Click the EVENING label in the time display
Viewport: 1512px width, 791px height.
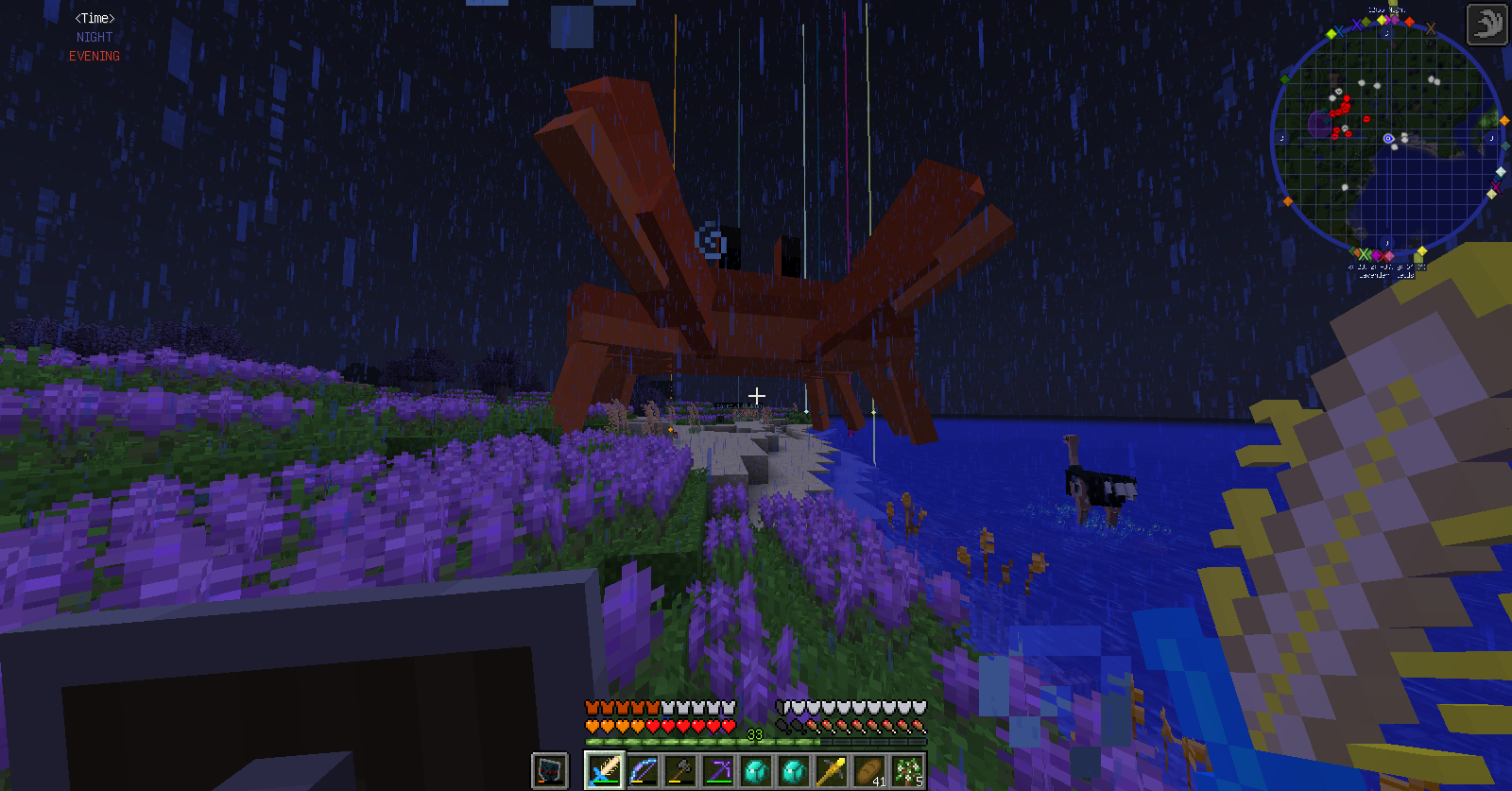94,56
